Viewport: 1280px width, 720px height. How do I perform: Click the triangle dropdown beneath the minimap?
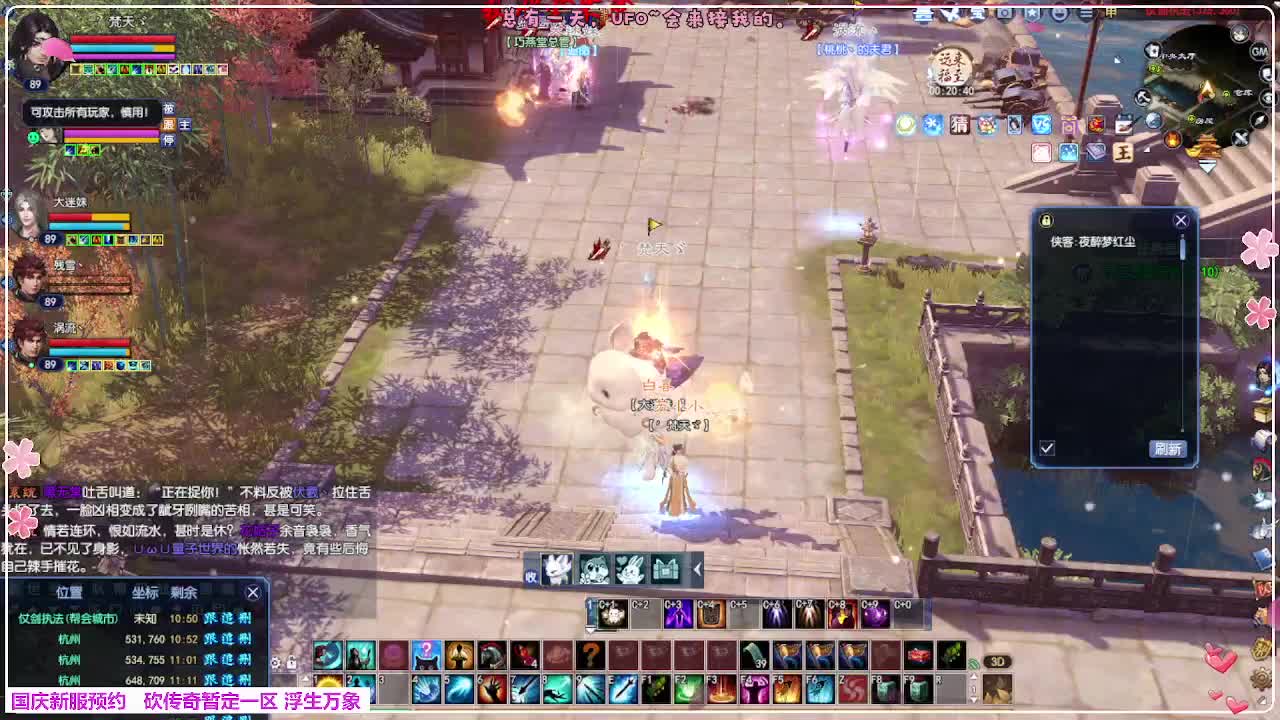[1207, 167]
